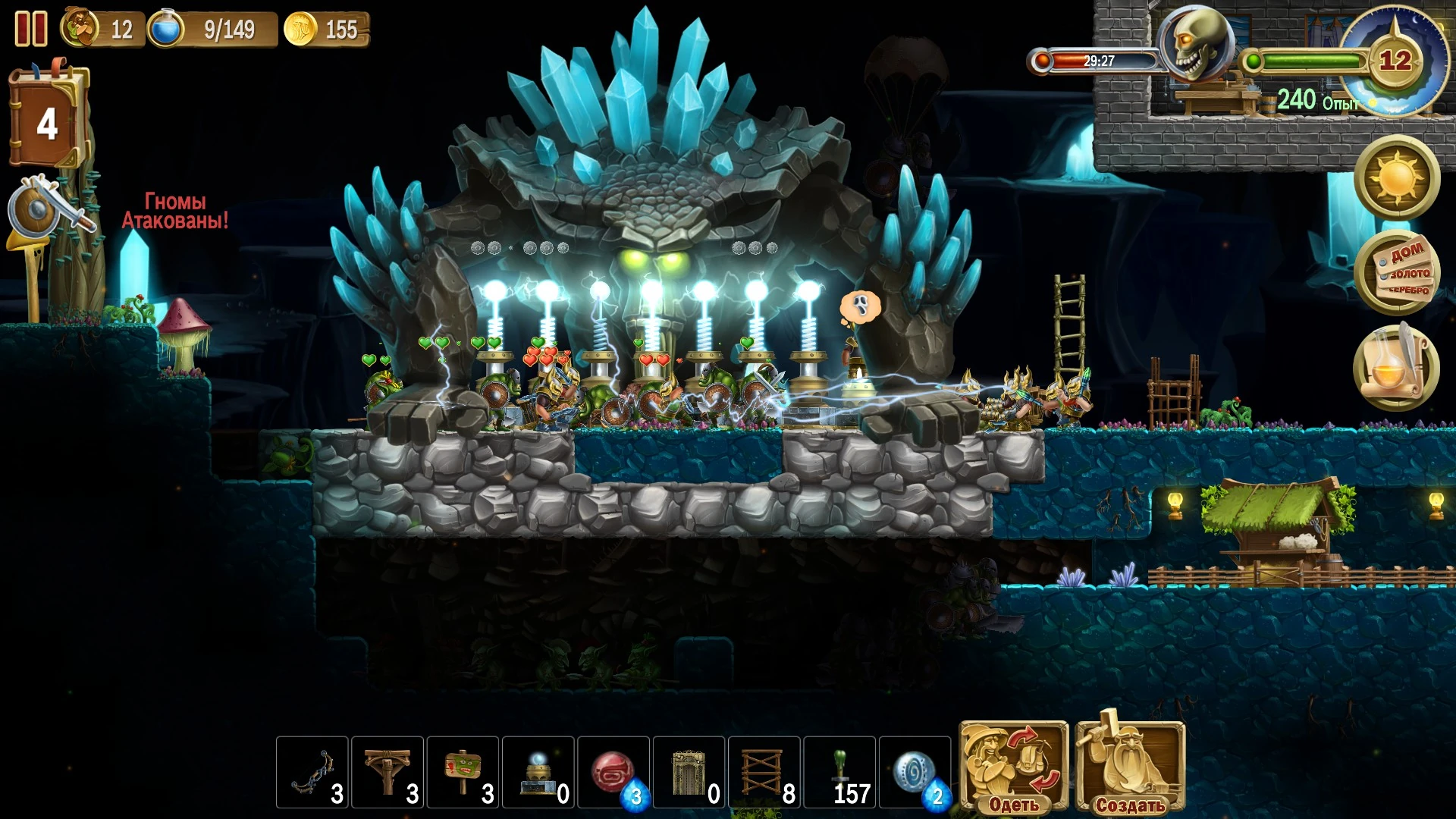The image size is (1456, 819).
Task: Select the green torch slot with 157
Action: (x=839, y=772)
